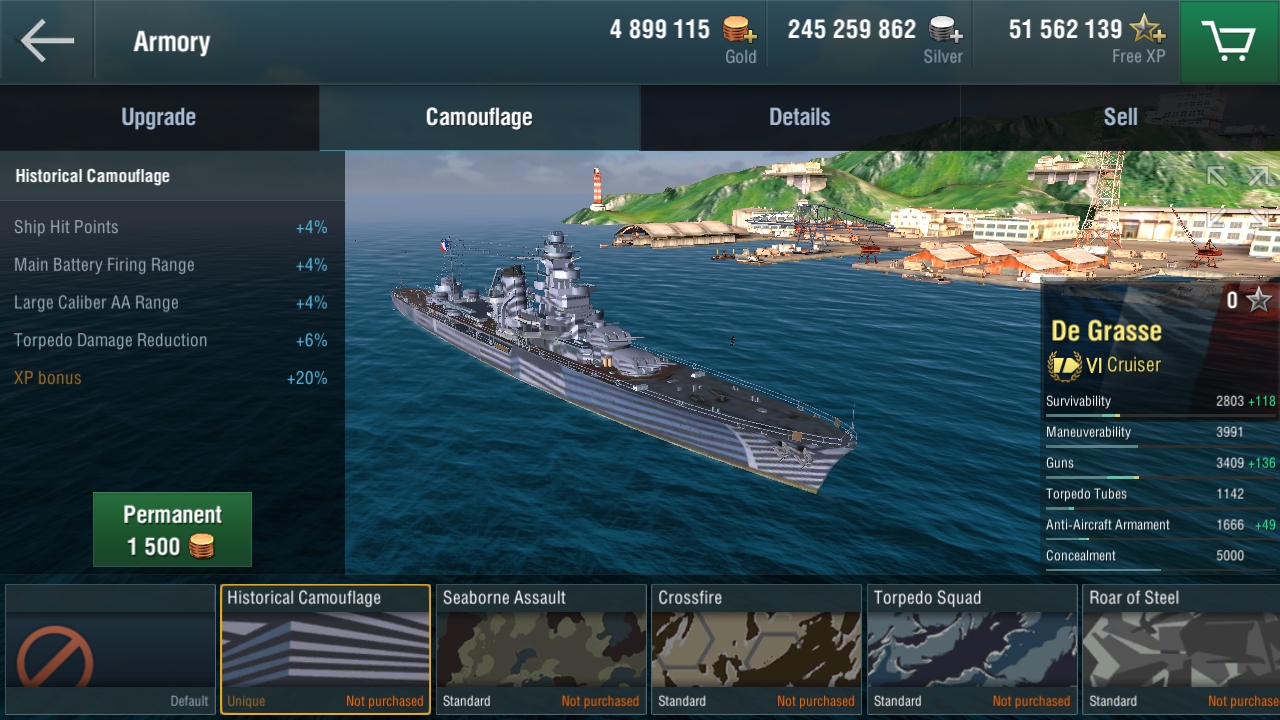Switch to the Upgrade tab
The height and width of the screenshot is (720, 1280).
(159, 117)
